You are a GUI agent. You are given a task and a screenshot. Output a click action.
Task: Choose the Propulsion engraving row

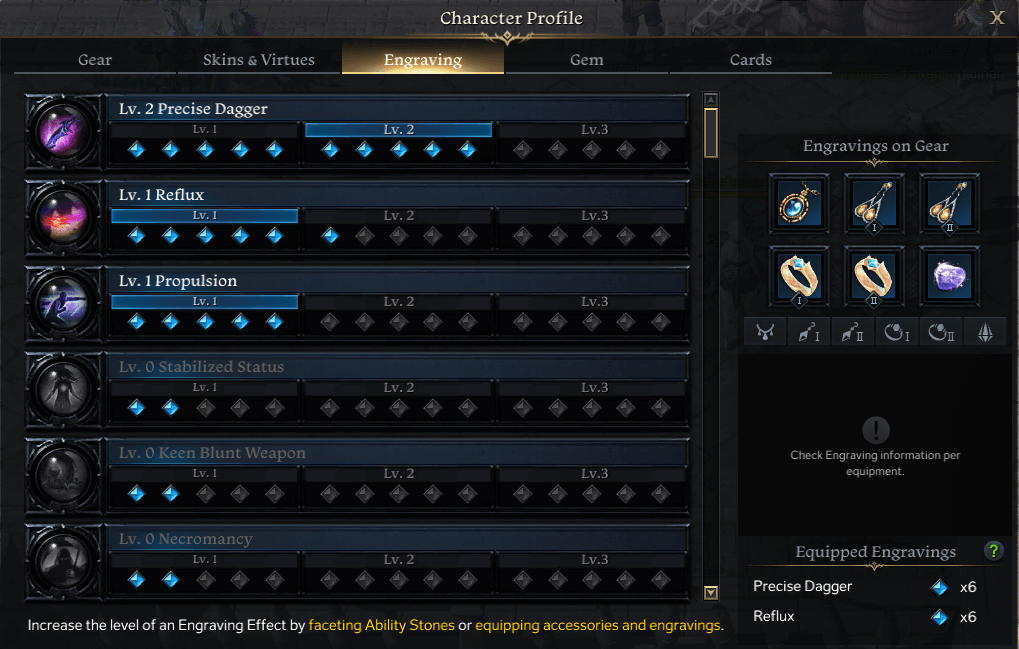[x=398, y=281]
